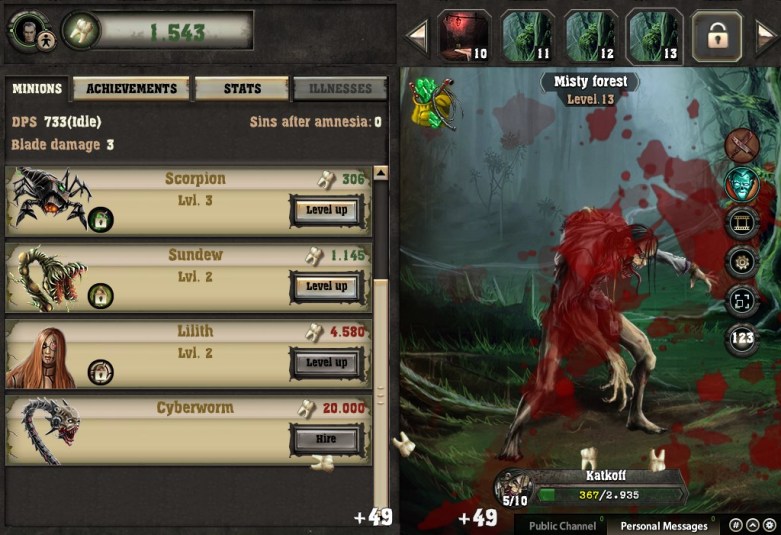The width and height of the screenshot is (781, 535).
Task: Choose level 12 thumbnail
Action: tap(592, 36)
